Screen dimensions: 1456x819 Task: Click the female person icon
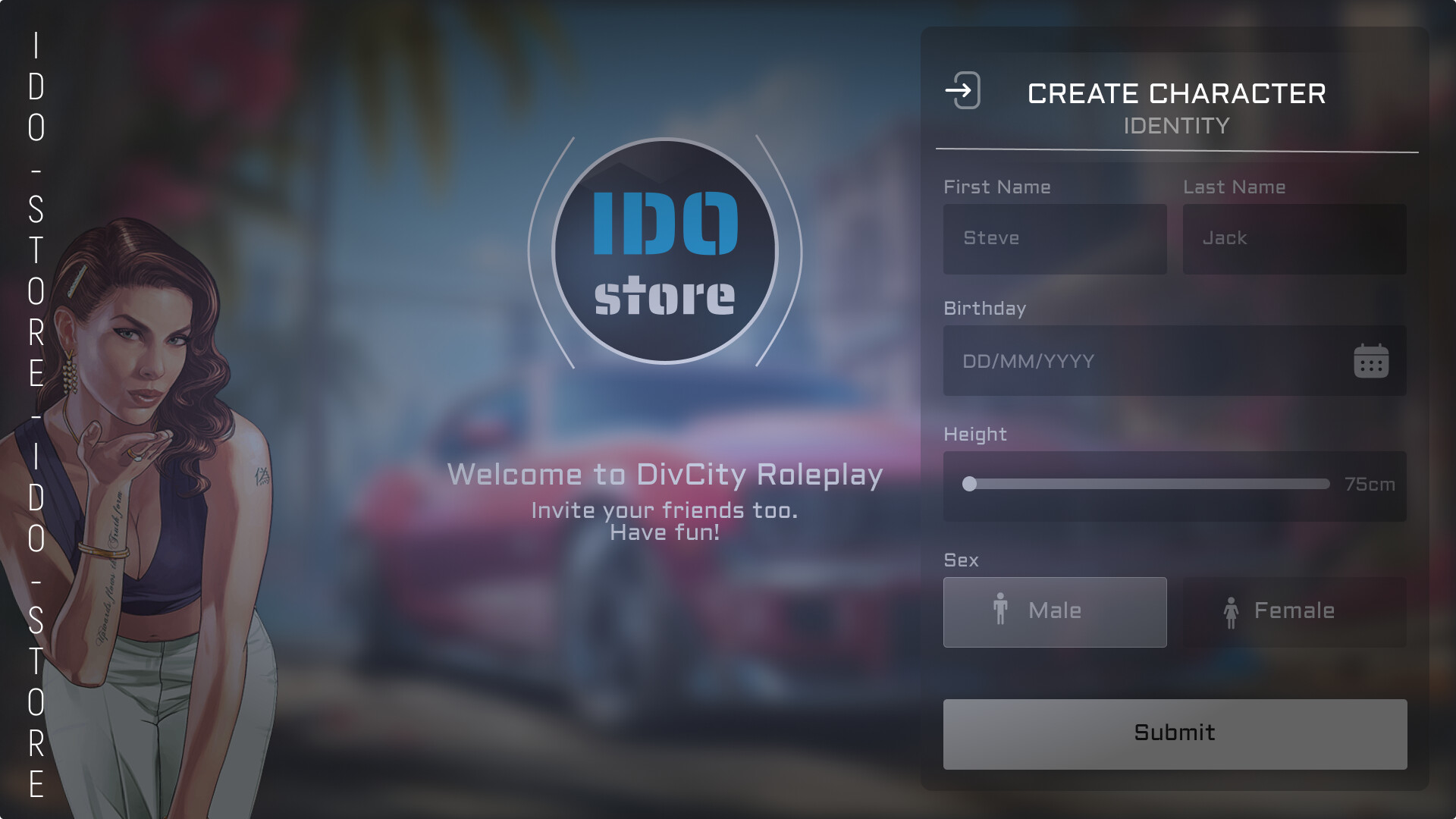click(x=1232, y=611)
